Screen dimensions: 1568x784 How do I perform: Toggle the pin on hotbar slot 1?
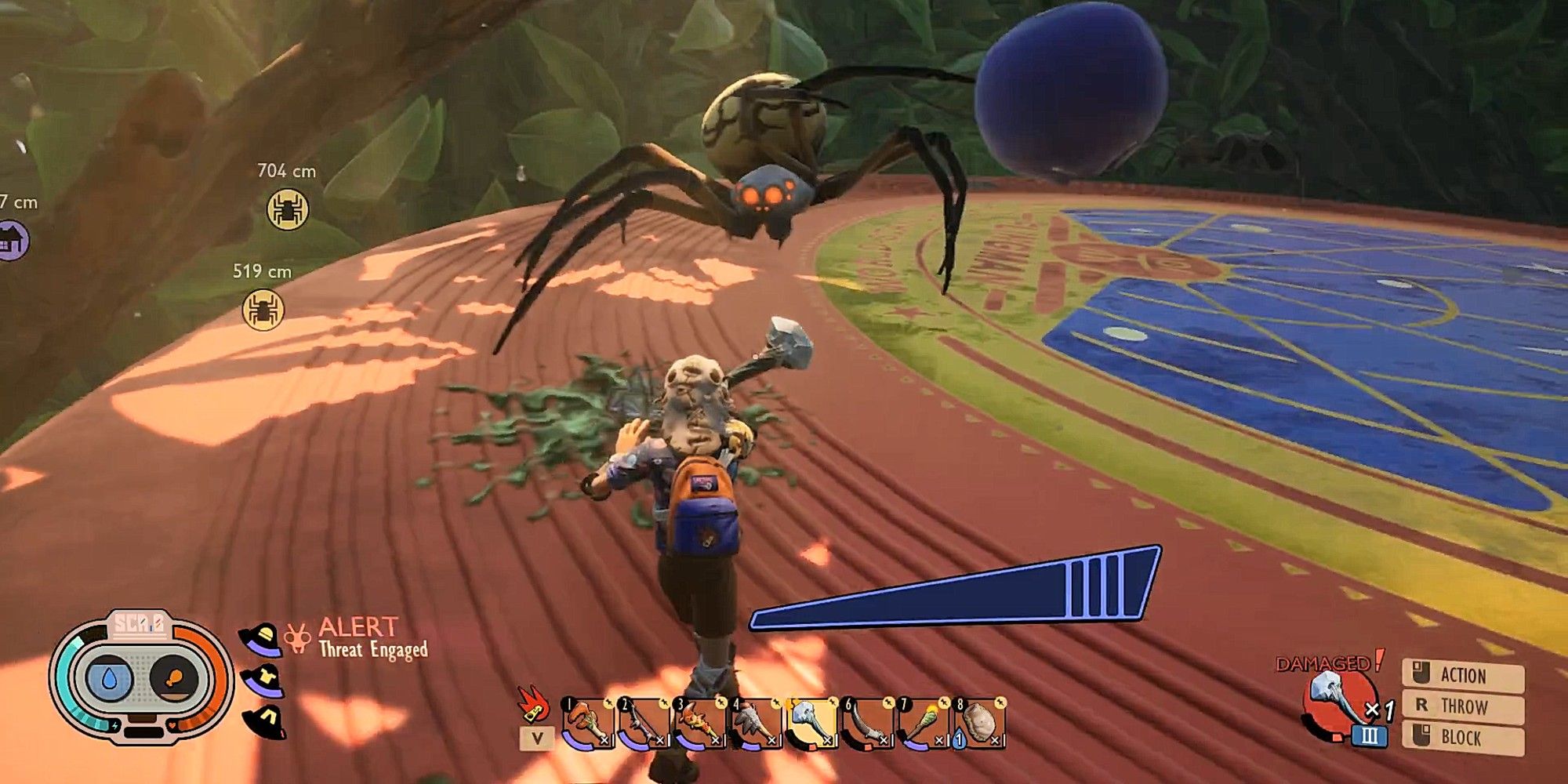pos(609,702)
